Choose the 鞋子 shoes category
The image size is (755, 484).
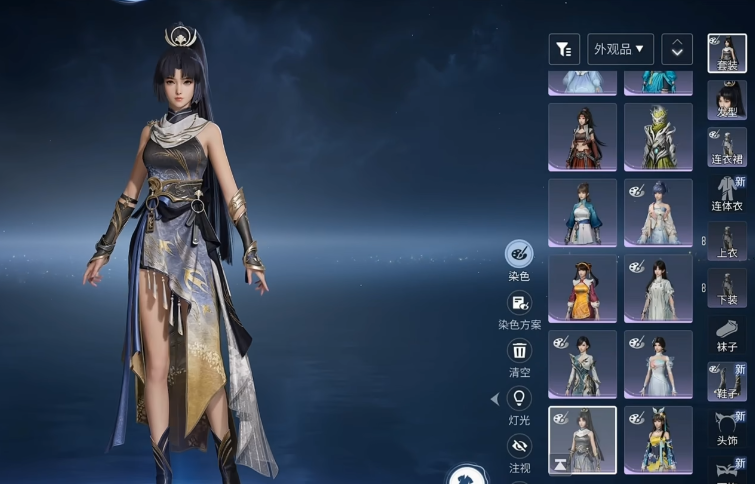727,382
